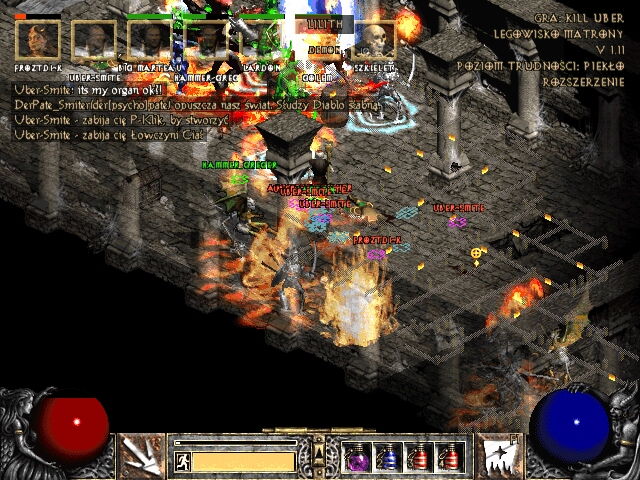Image resolution: width=640 pixels, height=480 pixels.
Task: Use the purple rejuvenation potion in belt
Action: 357,456
